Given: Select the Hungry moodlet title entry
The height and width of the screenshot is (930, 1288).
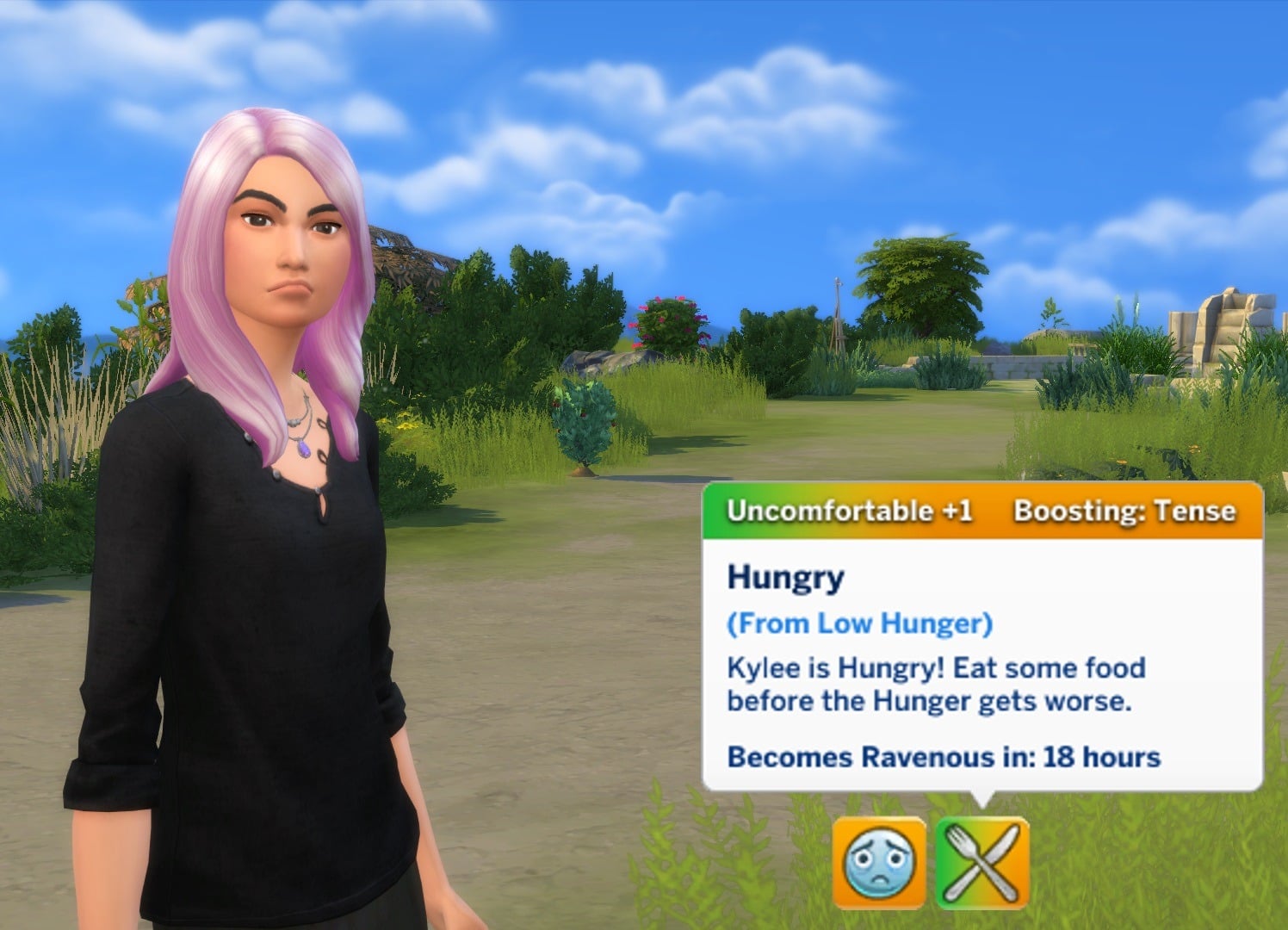Looking at the screenshot, I should (x=783, y=579).
